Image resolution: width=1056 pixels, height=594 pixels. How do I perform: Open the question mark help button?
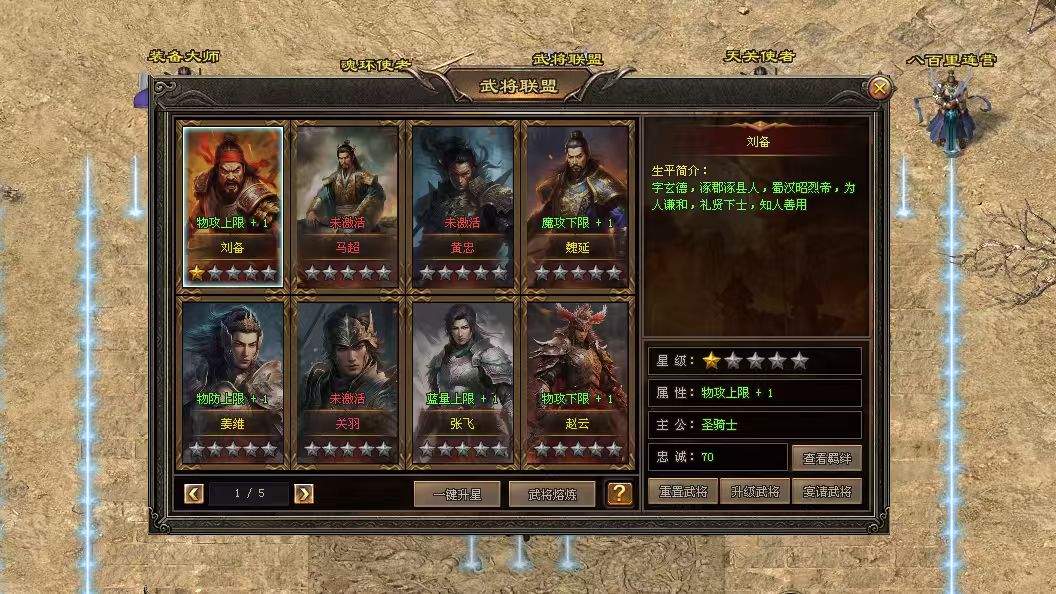tap(620, 493)
